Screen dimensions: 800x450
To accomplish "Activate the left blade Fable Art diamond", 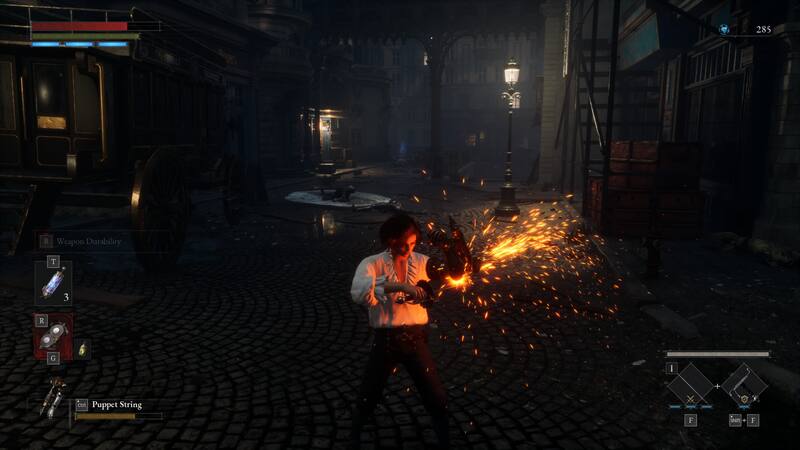I will click(690, 386).
